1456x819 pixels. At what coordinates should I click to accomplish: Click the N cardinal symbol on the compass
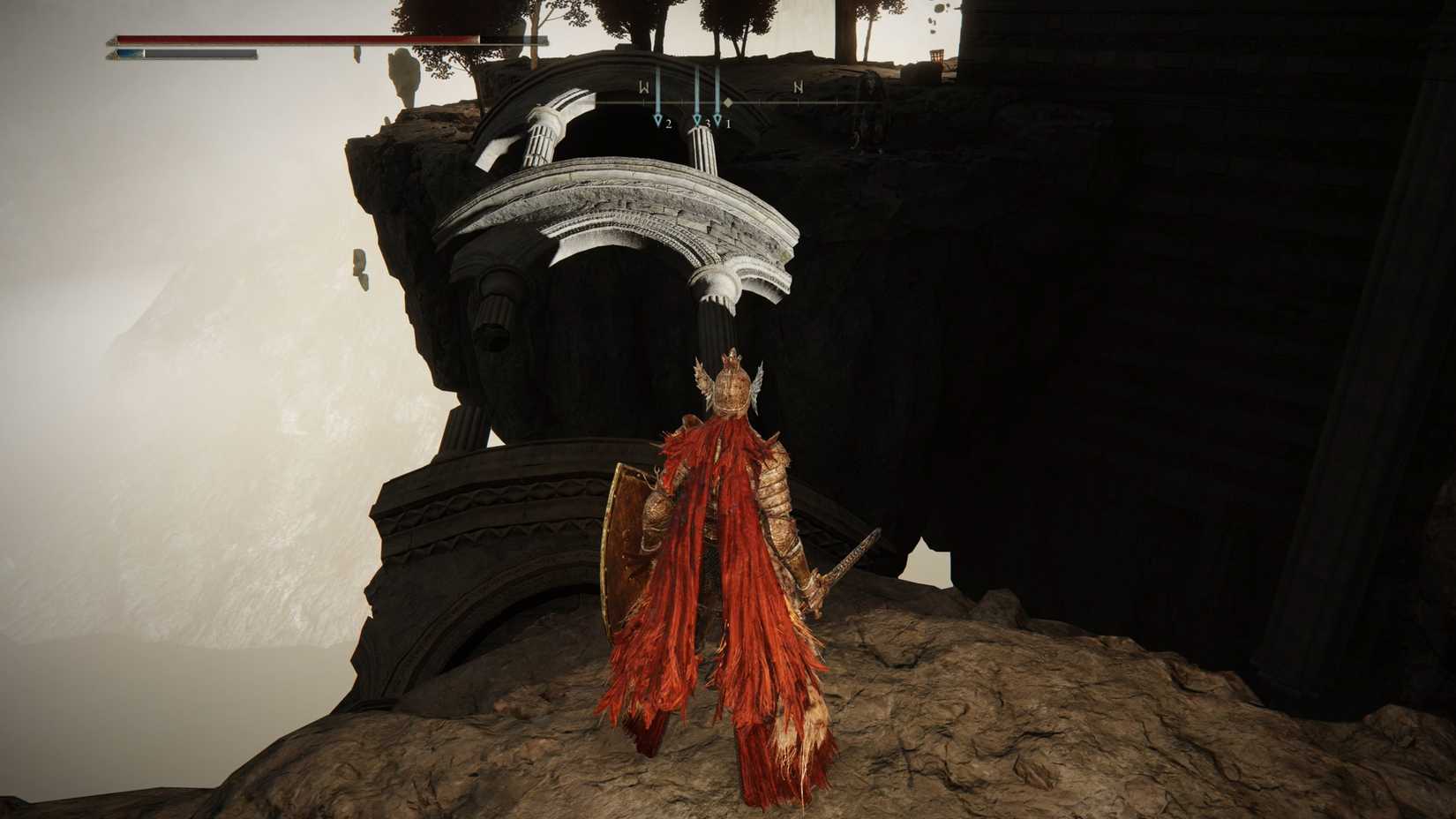point(799,87)
